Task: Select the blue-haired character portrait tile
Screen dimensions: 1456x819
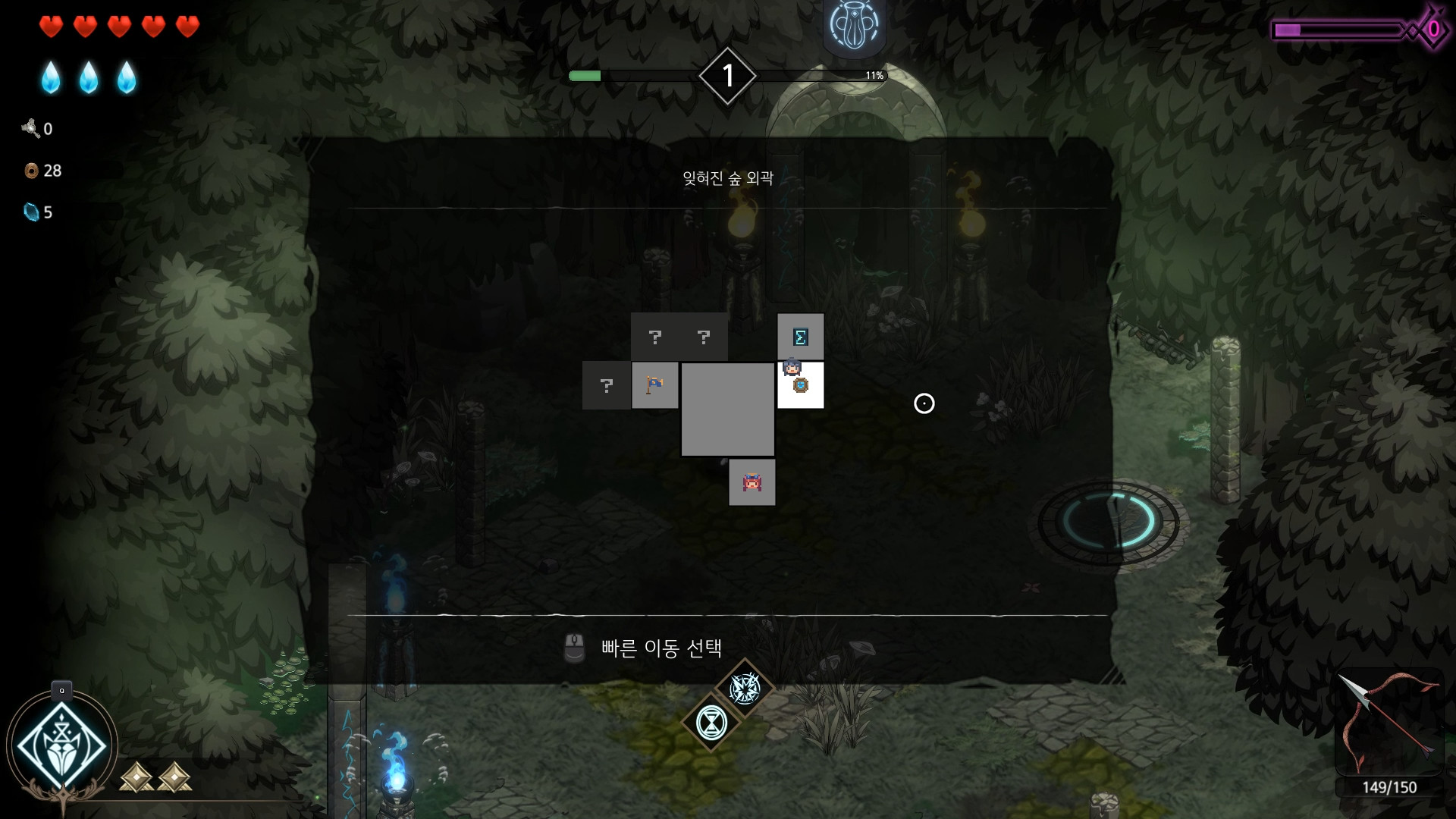Action: click(795, 371)
